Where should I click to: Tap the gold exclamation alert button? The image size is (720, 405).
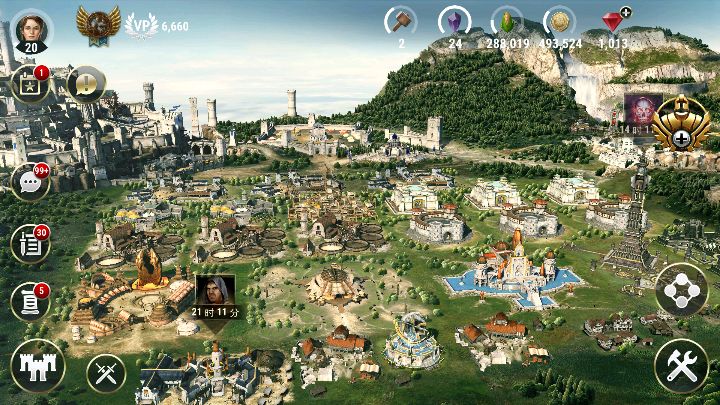pos(86,85)
